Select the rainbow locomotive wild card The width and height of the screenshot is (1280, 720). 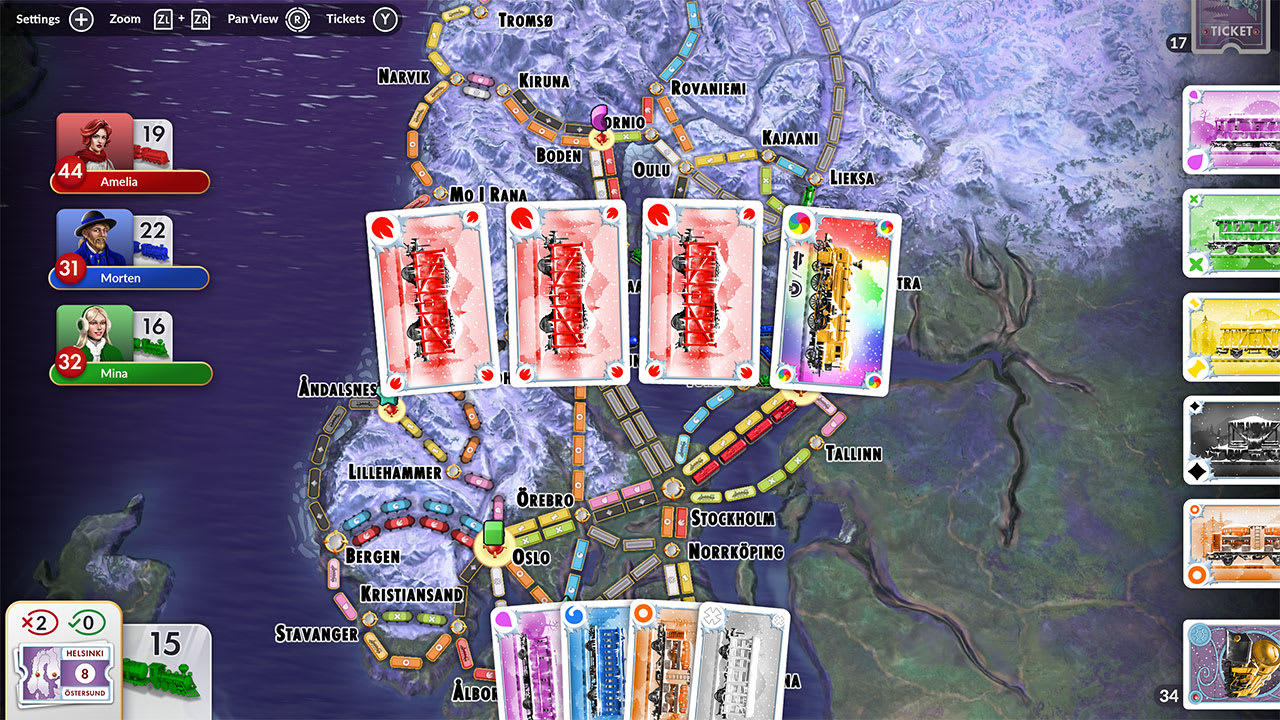(x=838, y=295)
